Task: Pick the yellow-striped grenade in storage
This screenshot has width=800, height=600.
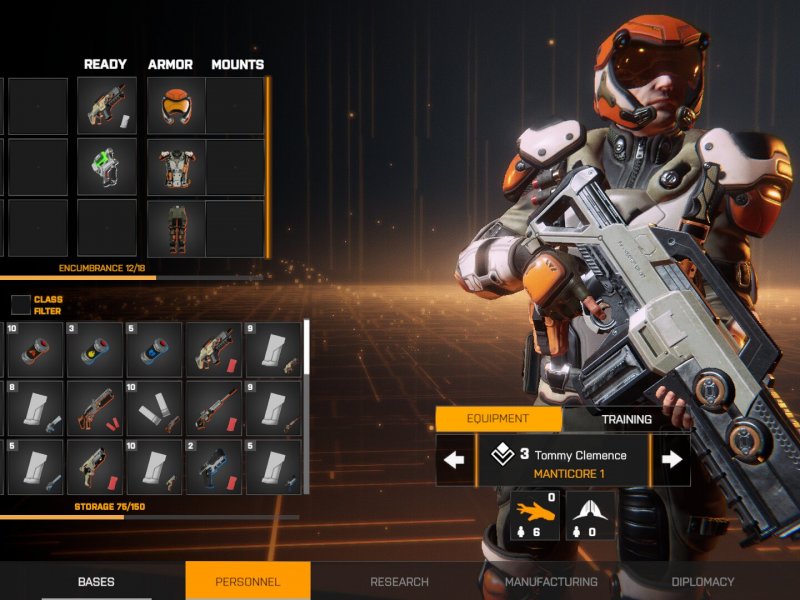Action: click(x=95, y=350)
